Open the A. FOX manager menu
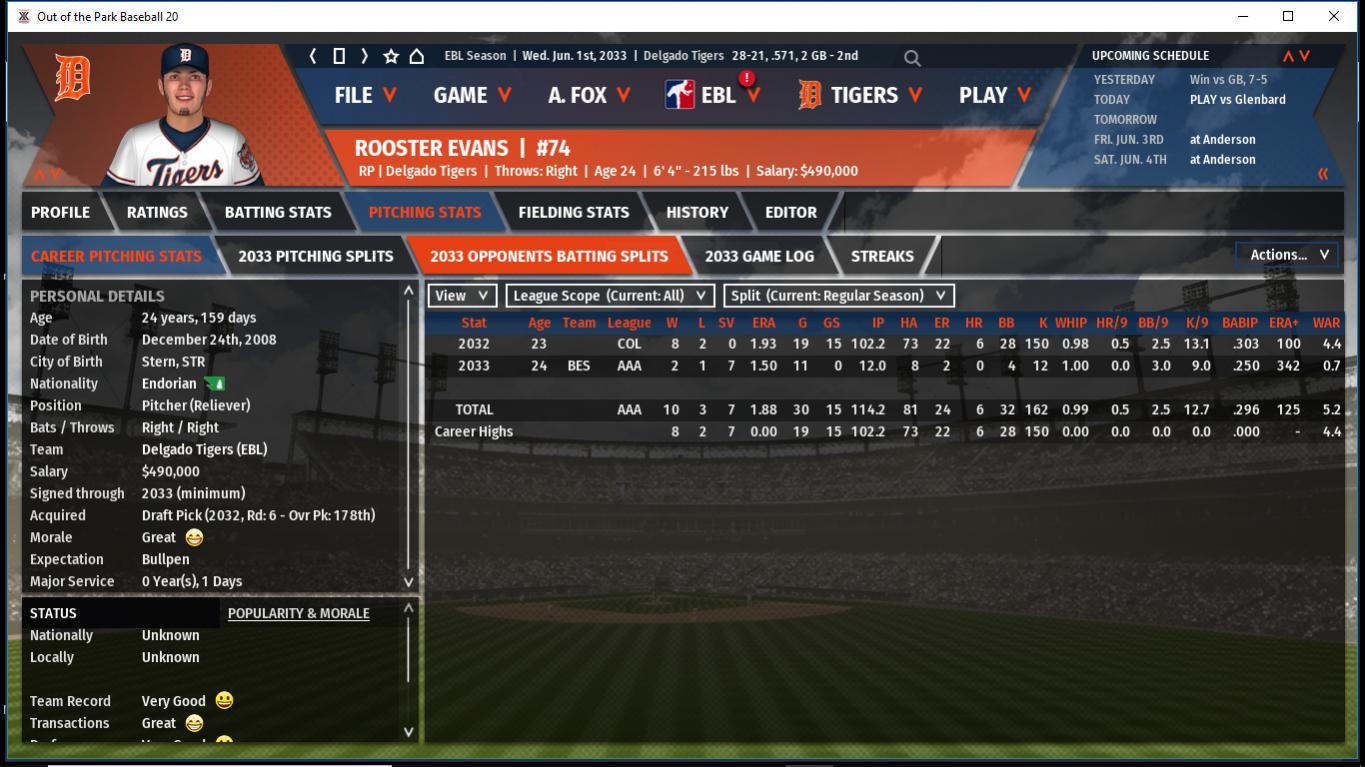The height and width of the screenshot is (767, 1365). click(x=588, y=95)
